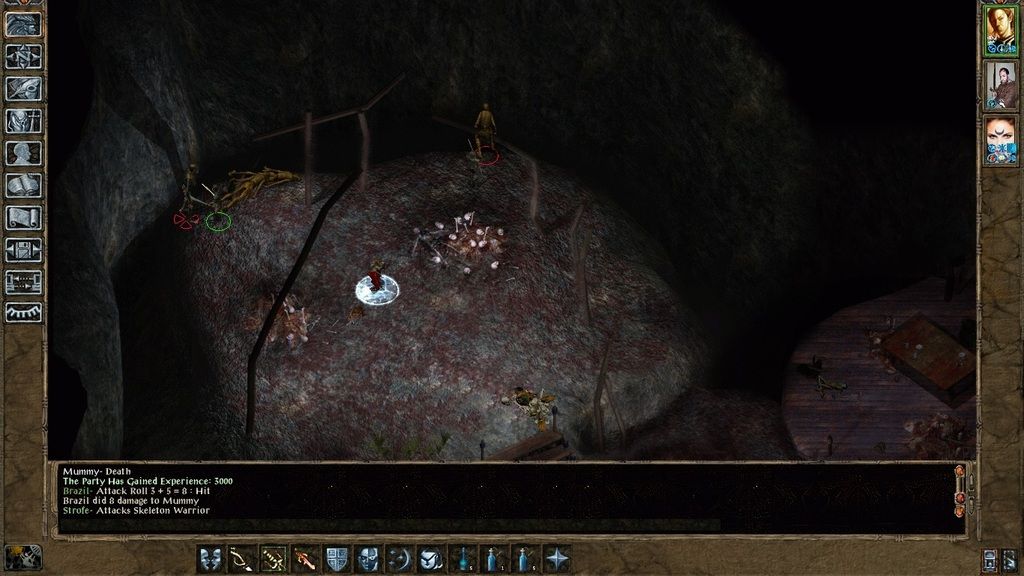Image resolution: width=1024 pixels, height=576 pixels.
Task: Open the four-pointed star special abilities
Action: pos(557,559)
